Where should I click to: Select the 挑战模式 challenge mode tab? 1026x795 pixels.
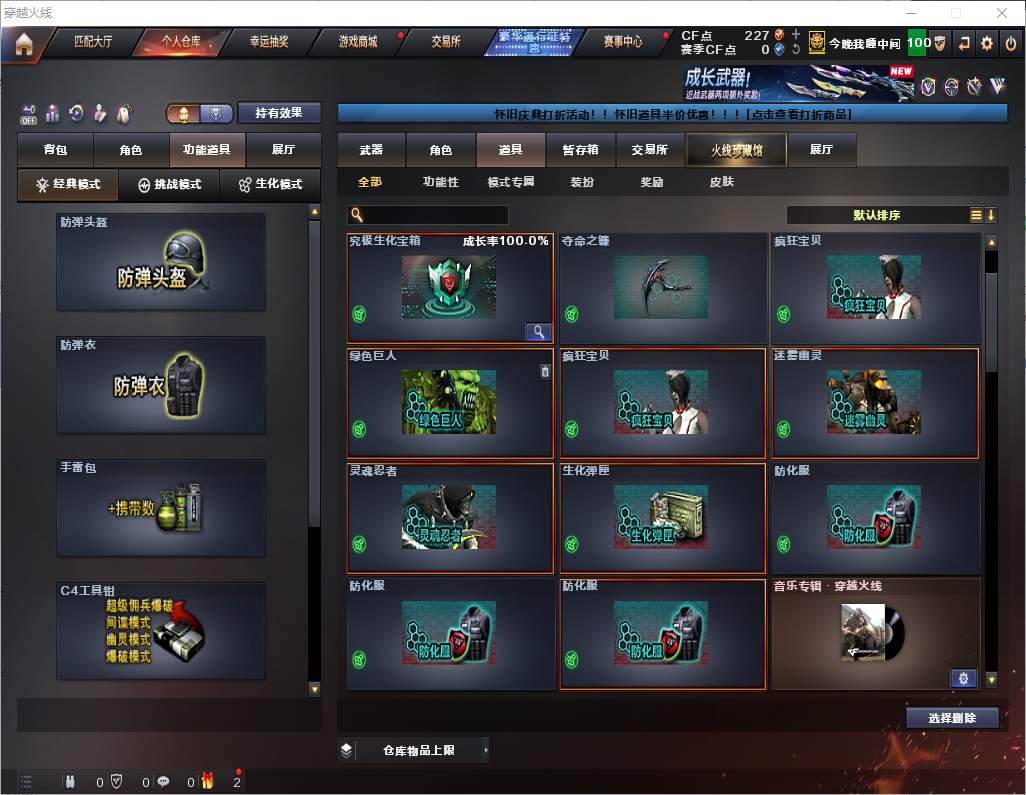(169, 185)
